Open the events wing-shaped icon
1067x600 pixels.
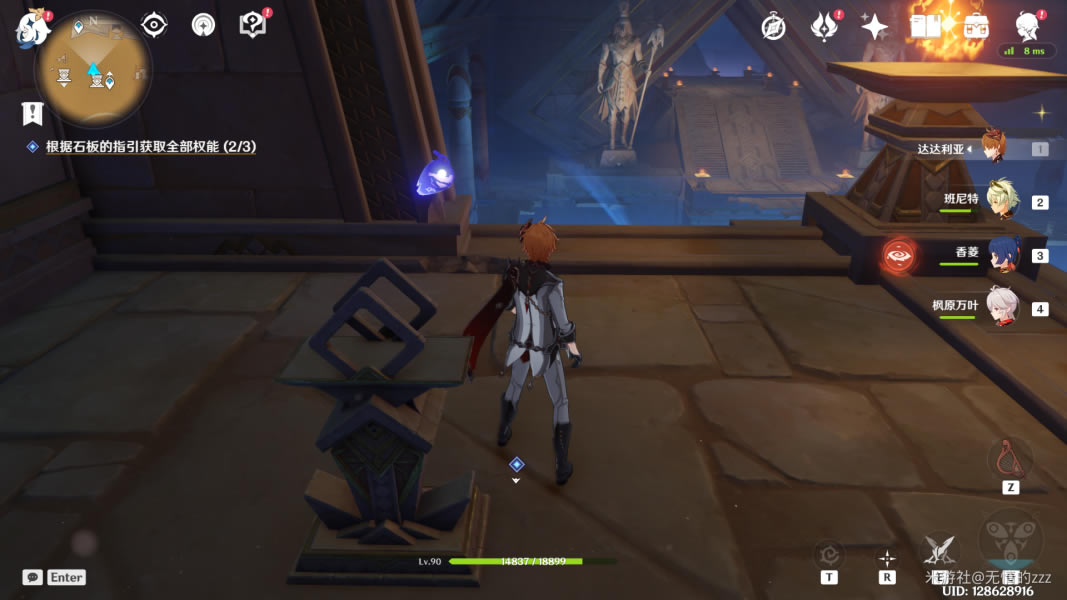pos(824,27)
